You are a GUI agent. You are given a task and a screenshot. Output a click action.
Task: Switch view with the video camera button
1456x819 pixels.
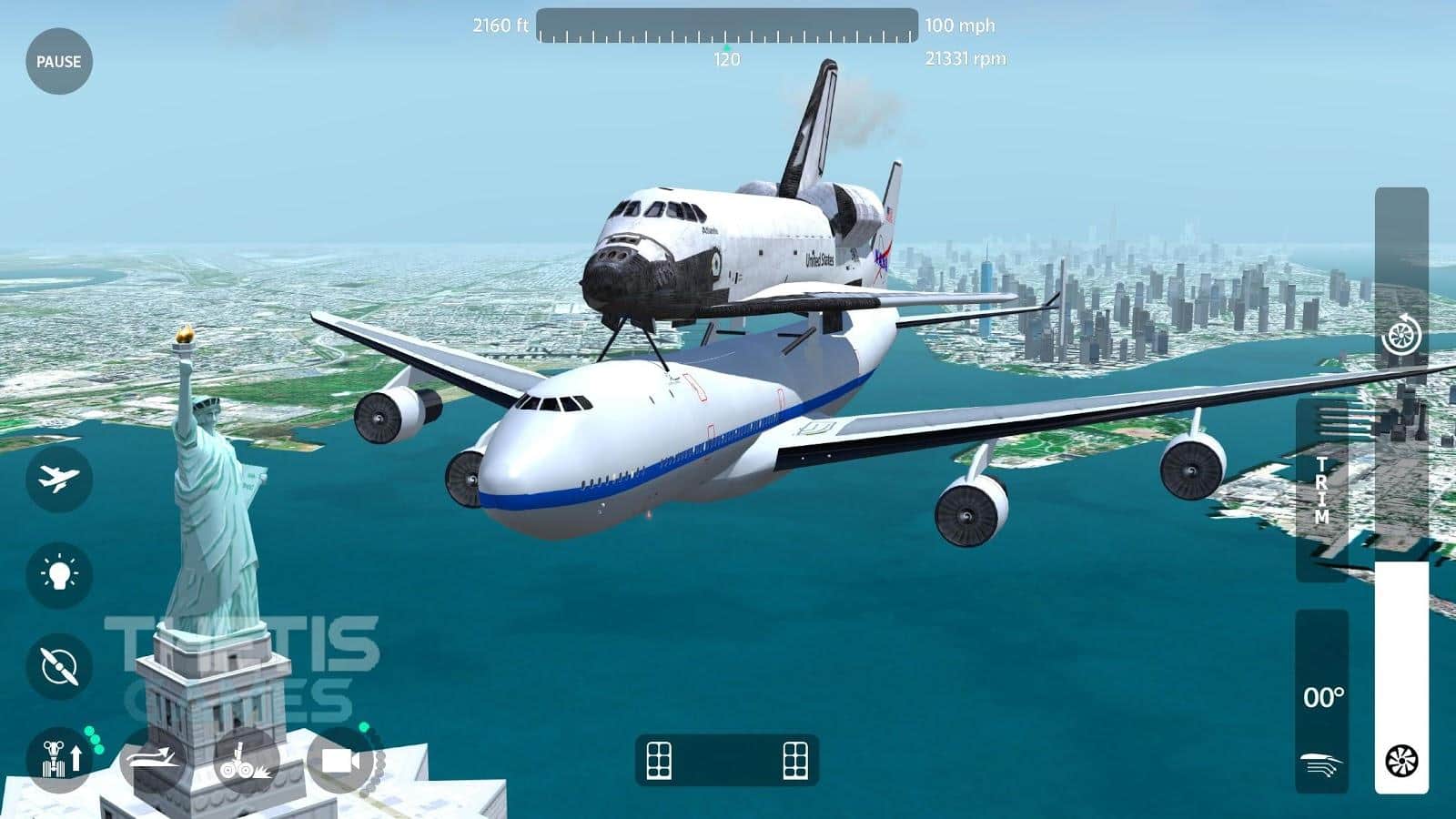pyautogui.click(x=340, y=760)
